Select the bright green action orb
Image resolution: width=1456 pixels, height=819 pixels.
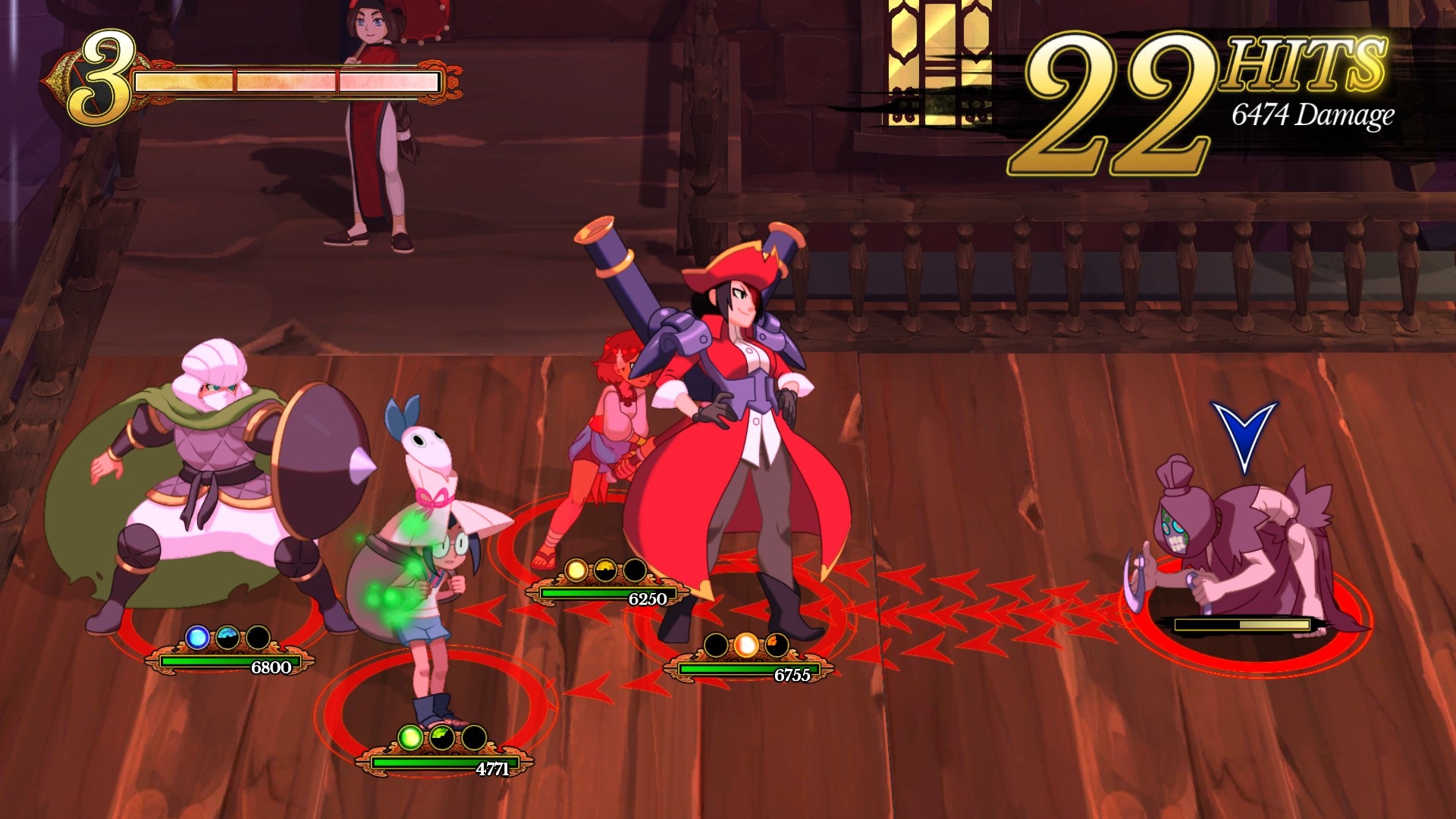(410, 737)
